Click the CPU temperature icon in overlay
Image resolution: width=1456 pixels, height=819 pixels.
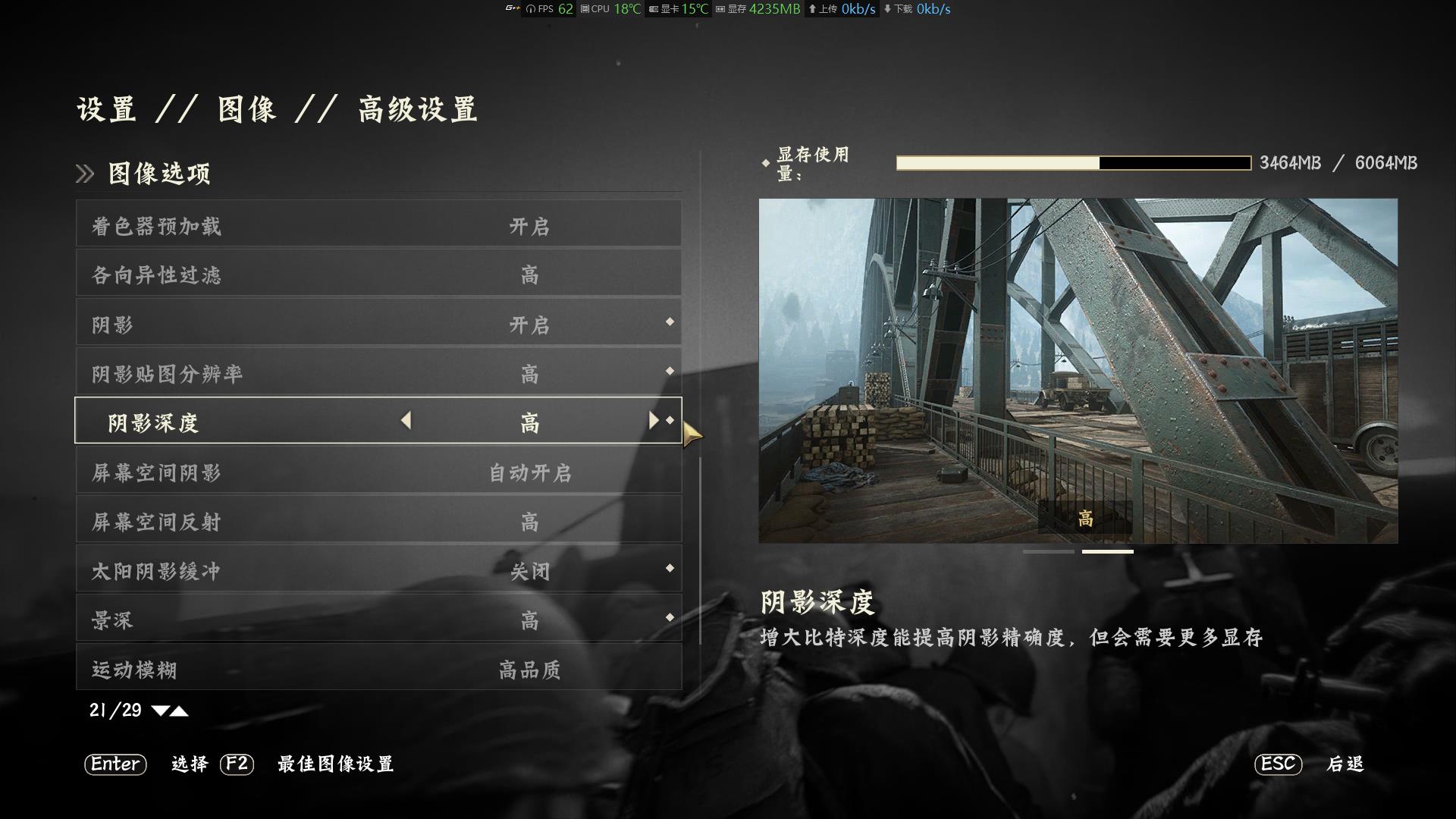point(585,9)
